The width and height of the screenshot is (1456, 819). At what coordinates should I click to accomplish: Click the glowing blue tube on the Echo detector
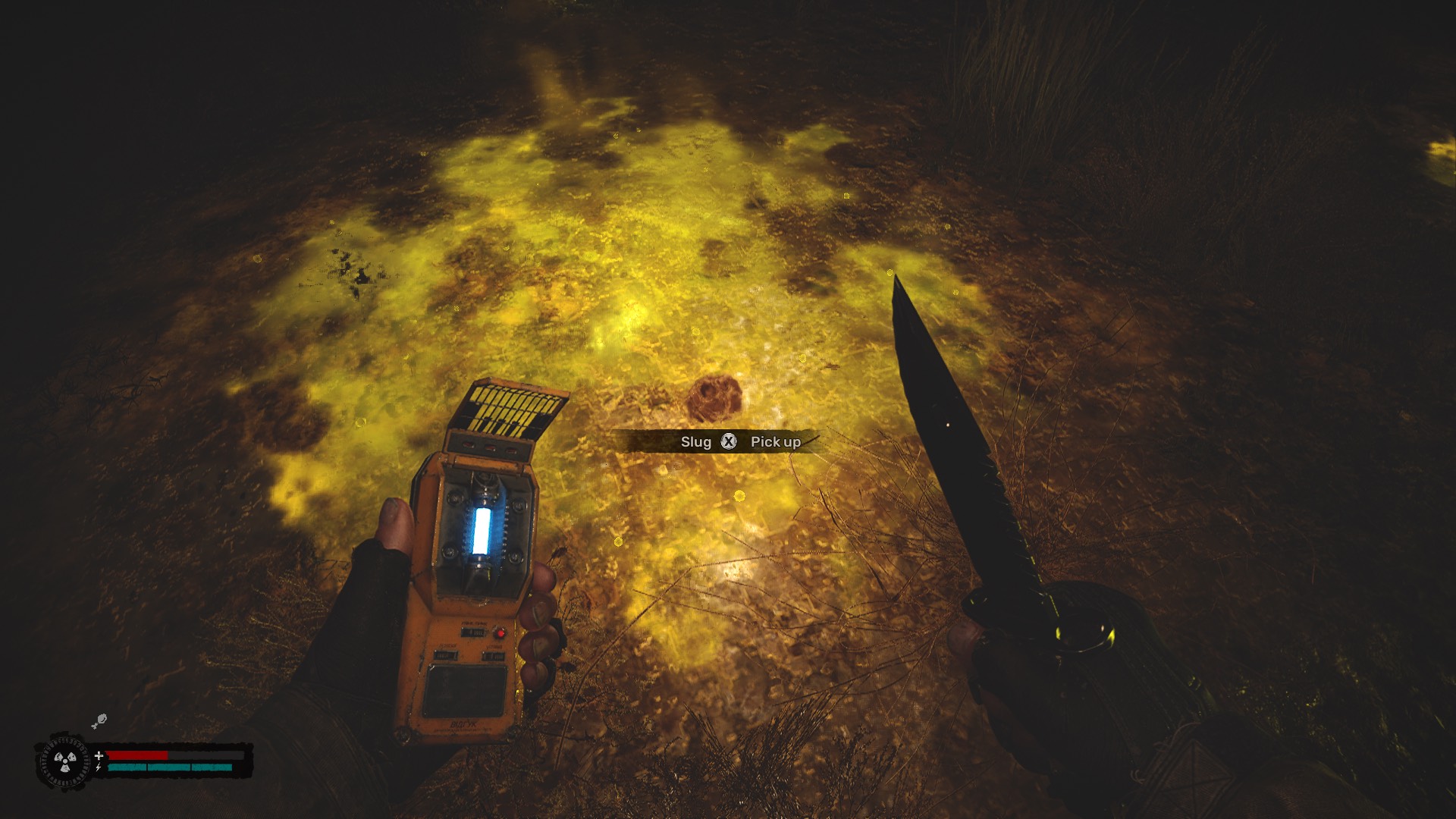[x=483, y=532]
